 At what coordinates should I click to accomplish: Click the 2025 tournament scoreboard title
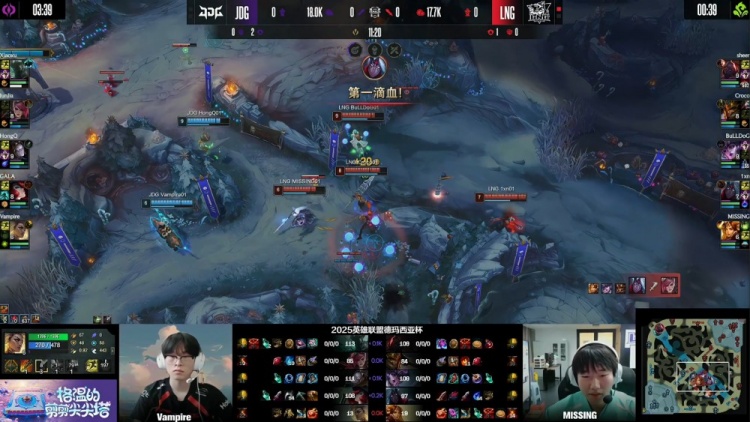pos(377,330)
